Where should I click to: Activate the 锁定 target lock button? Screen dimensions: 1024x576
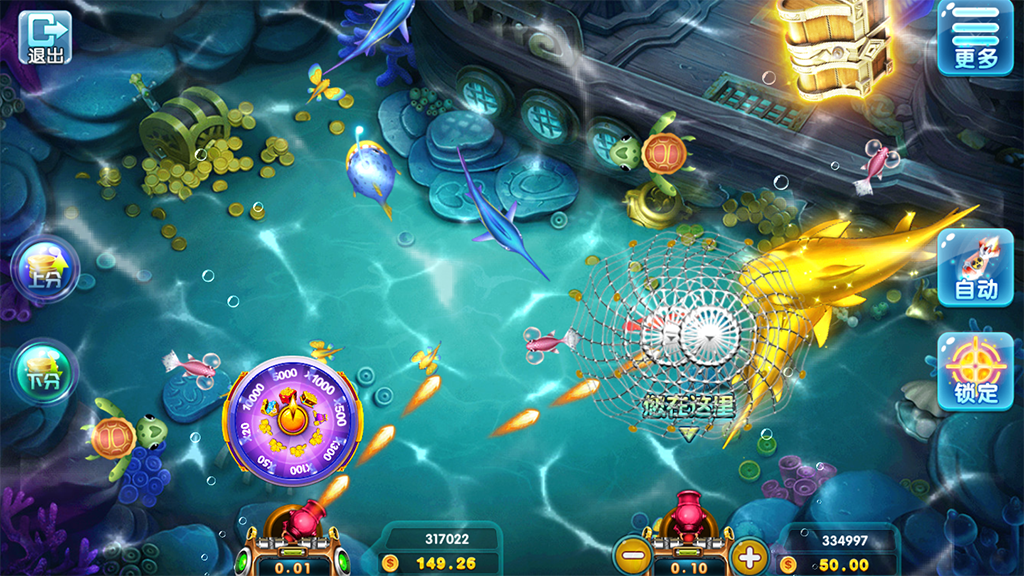(975, 371)
